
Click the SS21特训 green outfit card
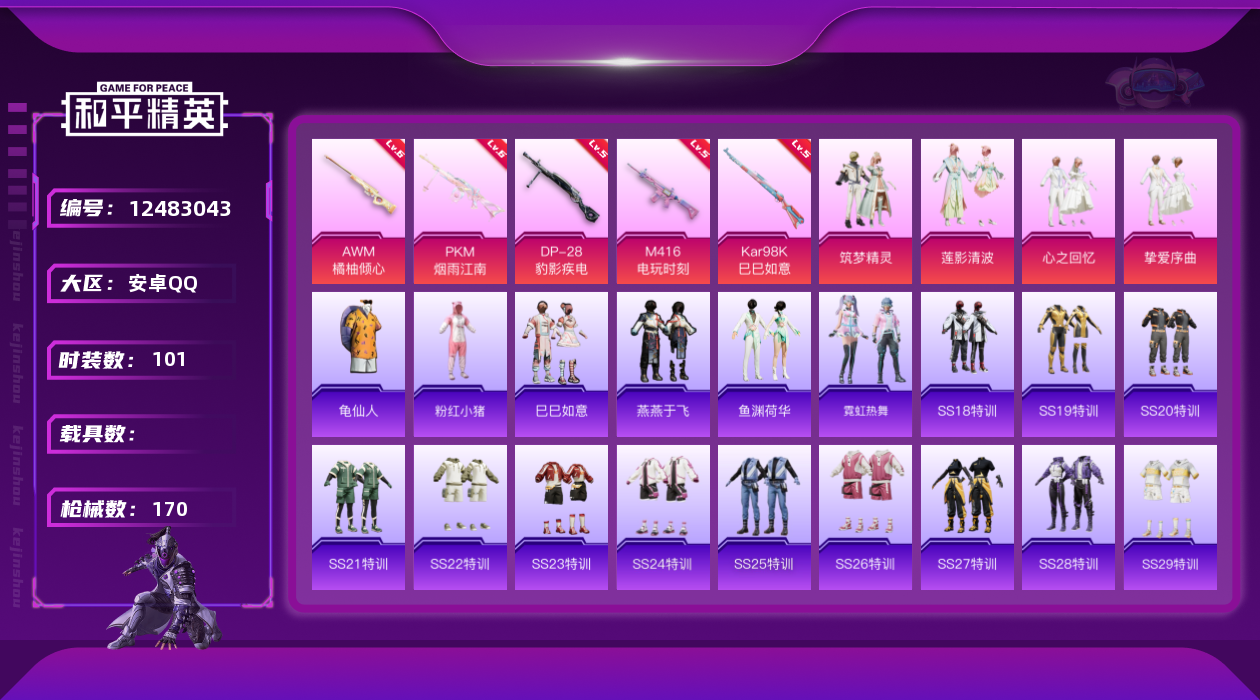pos(358,517)
